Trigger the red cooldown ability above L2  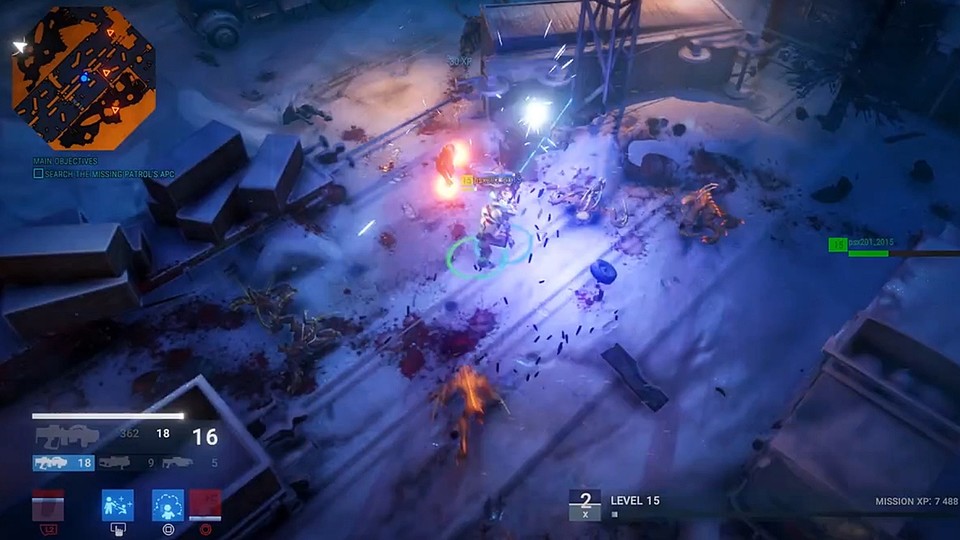(x=48, y=505)
